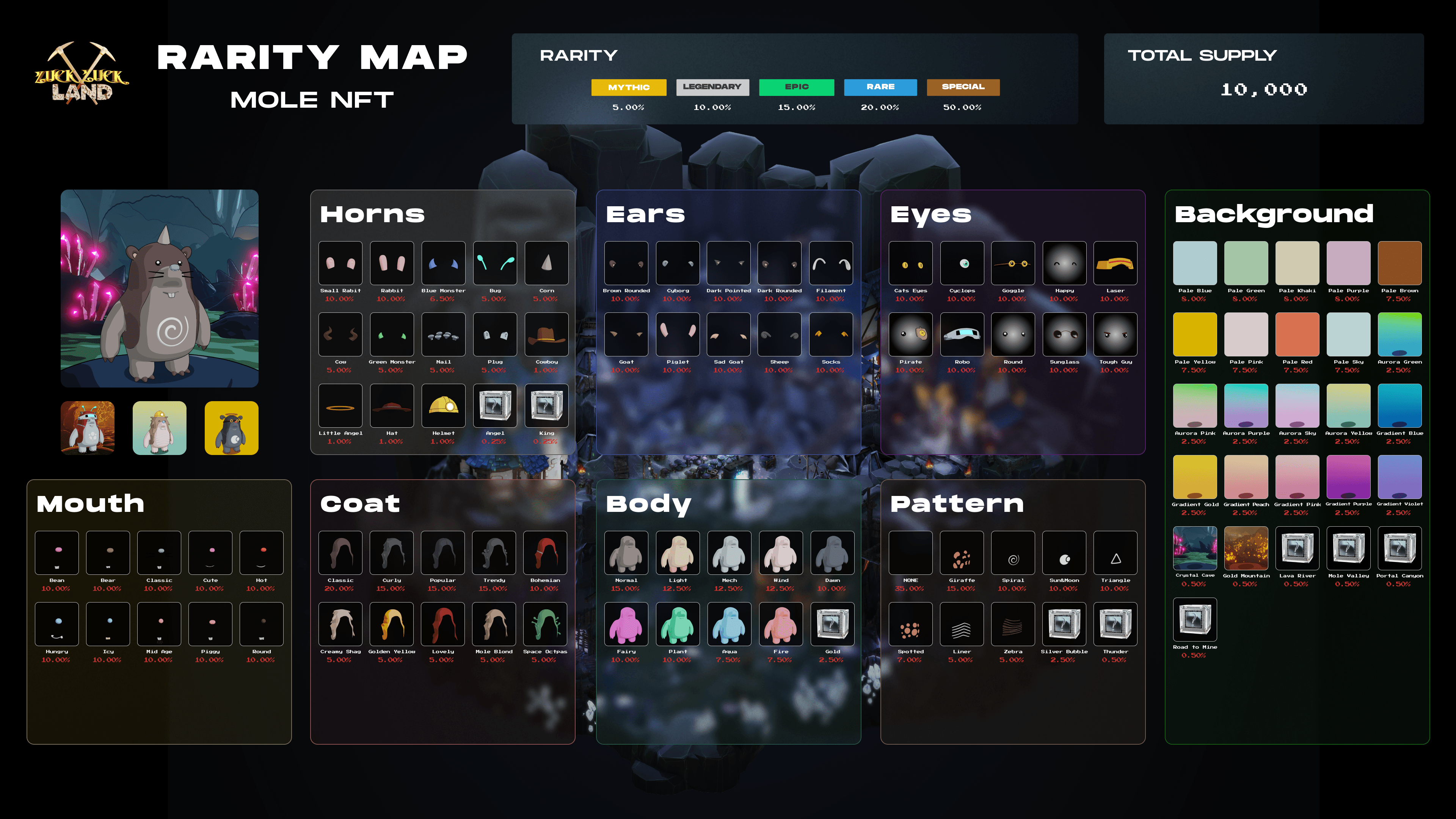Pick the Fairy pink body tile
The height and width of the screenshot is (819, 1456).
click(x=626, y=624)
